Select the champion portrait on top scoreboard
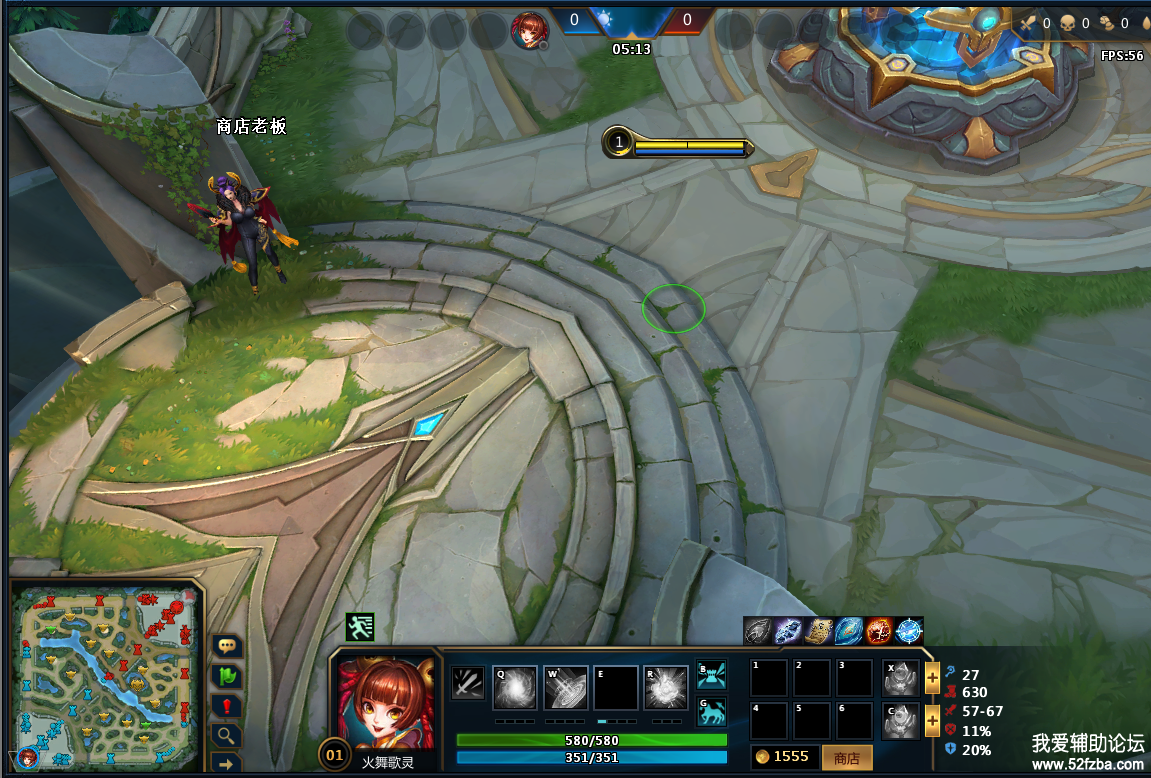Viewport: 1151px width, 778px height. pyautogui.click(x=527, y=30)
